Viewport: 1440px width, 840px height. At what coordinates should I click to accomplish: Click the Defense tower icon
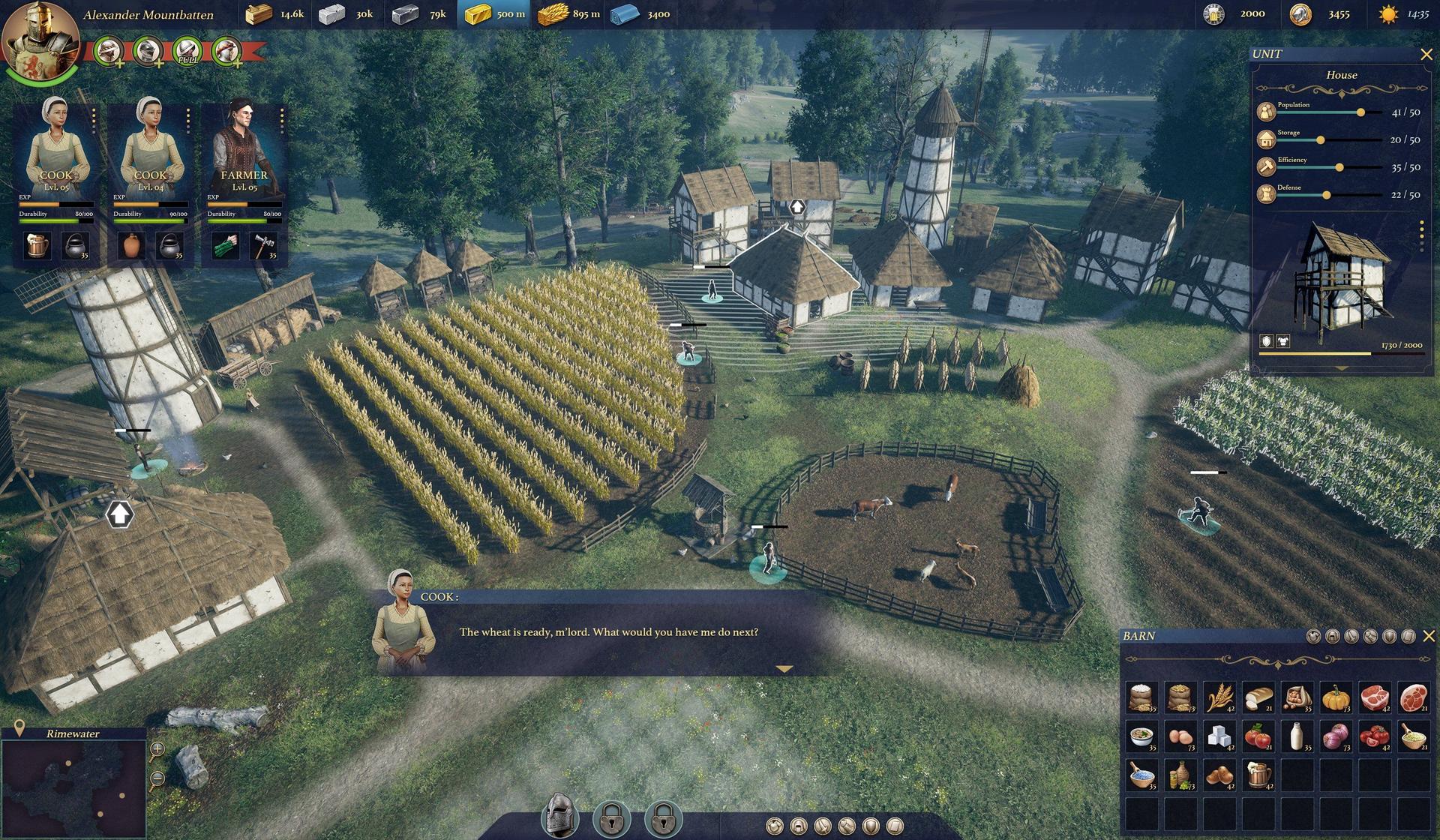(1266, 193)
